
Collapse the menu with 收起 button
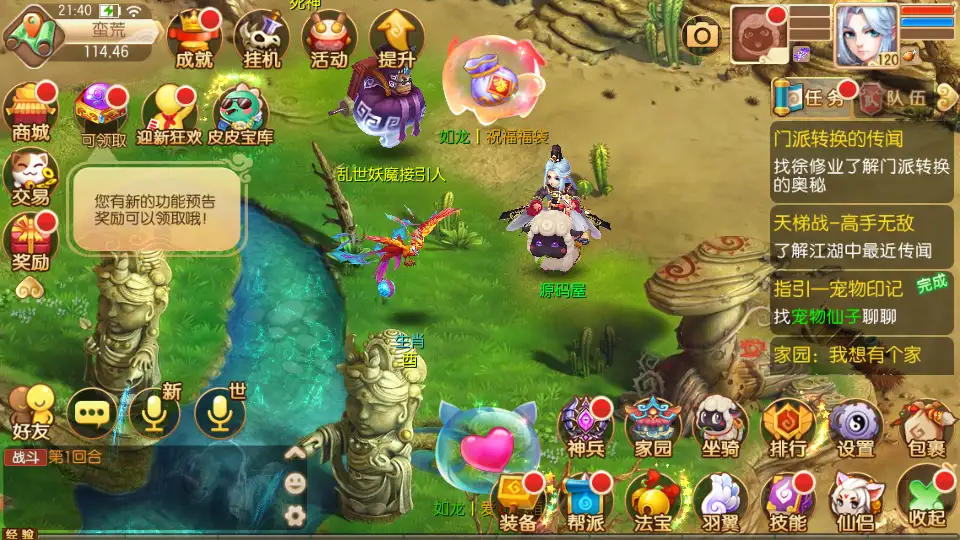click(x=923, y=499)
